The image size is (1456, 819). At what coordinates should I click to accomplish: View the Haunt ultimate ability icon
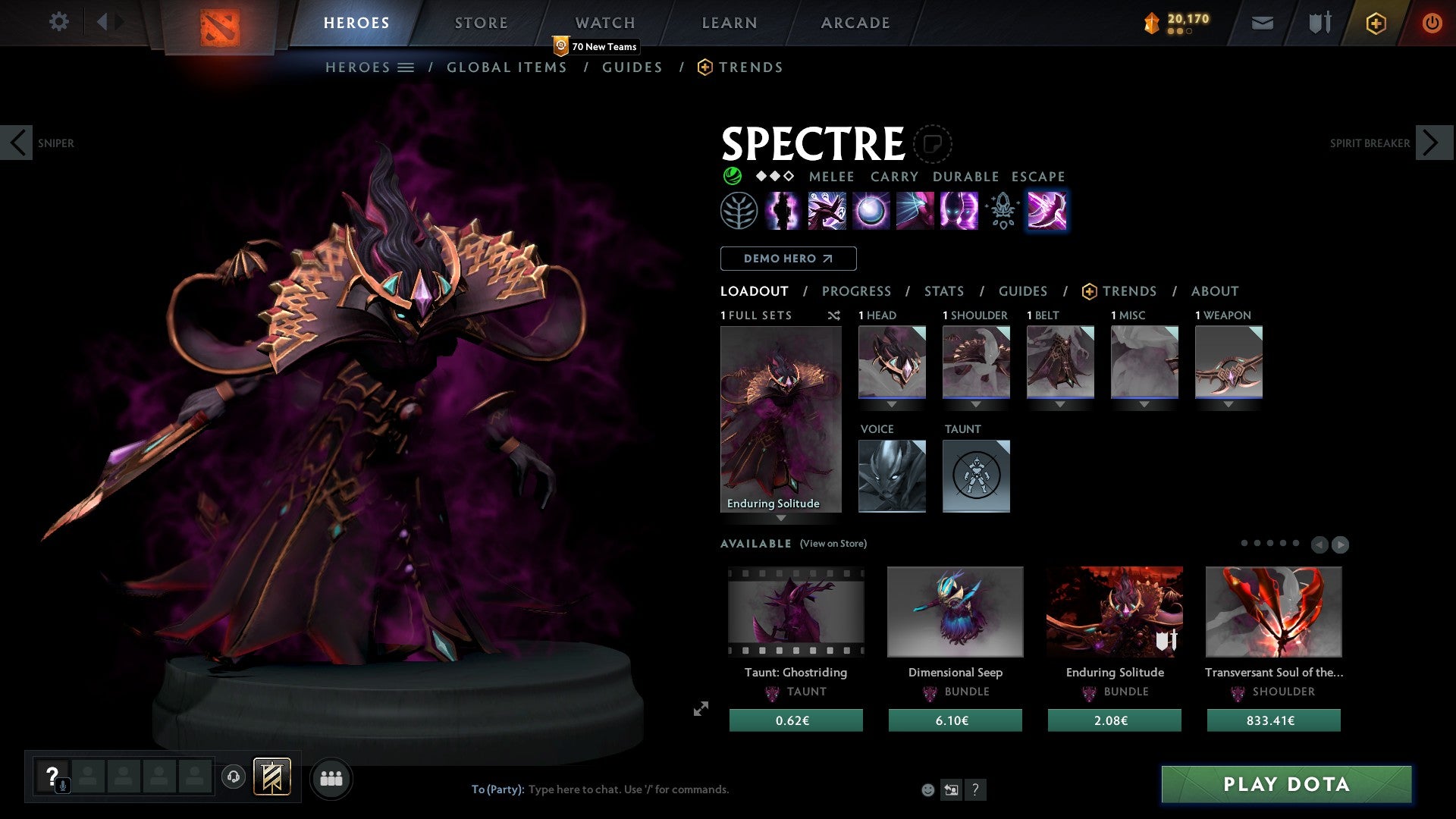coord(957,211)
